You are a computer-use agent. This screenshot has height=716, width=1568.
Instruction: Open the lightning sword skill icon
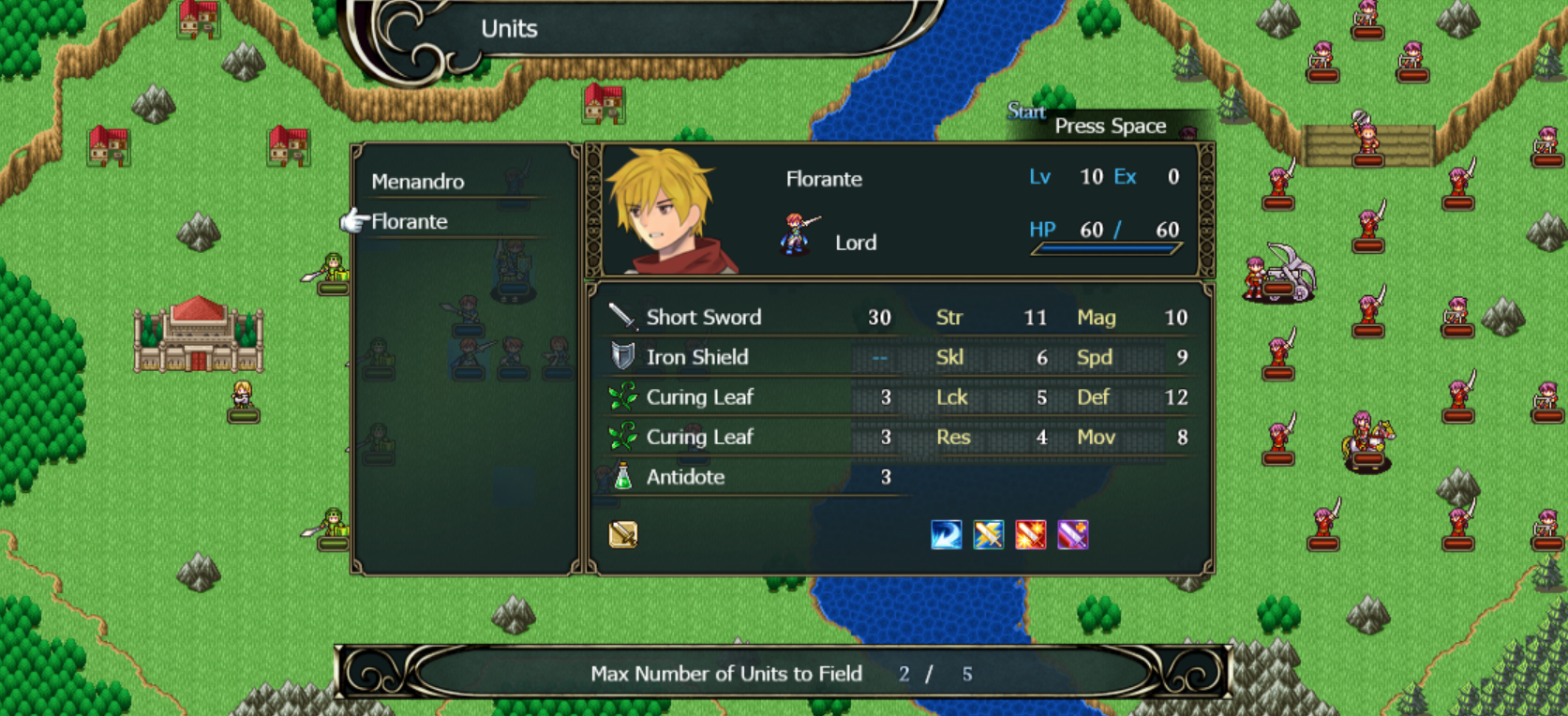987,534
